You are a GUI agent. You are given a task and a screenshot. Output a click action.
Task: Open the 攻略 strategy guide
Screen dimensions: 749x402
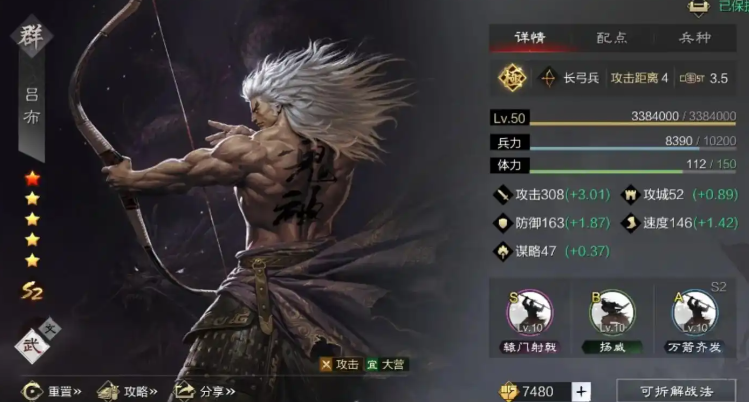[132, 390]
